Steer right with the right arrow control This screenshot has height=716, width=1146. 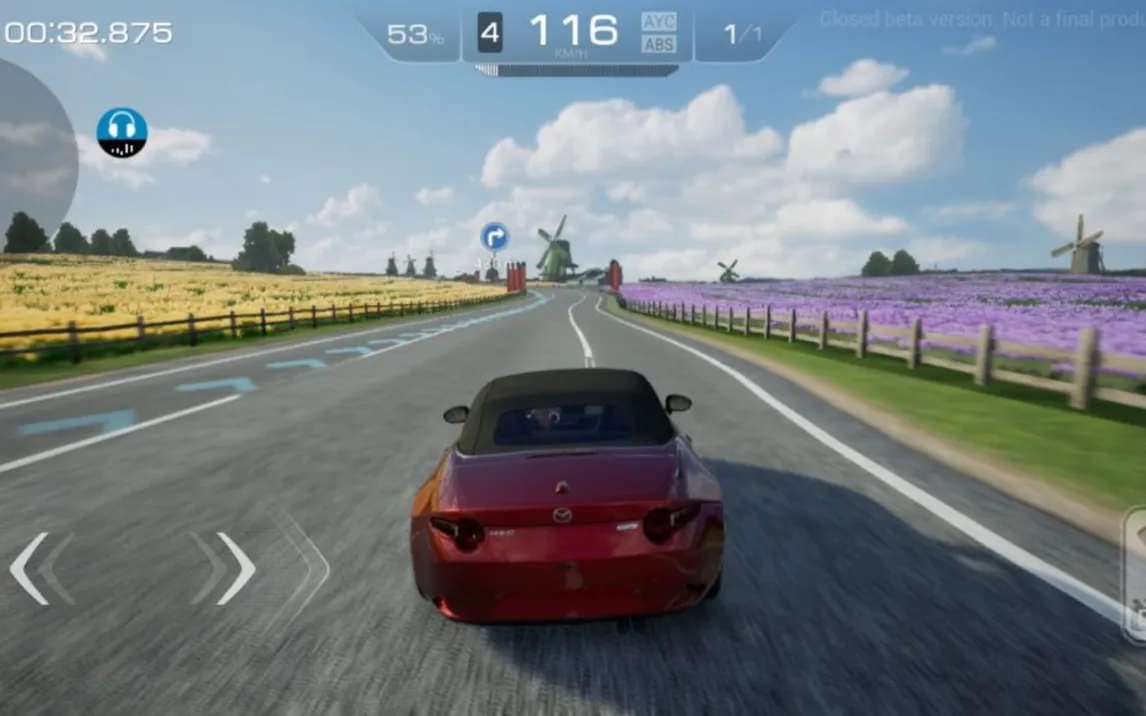point(236,568)
